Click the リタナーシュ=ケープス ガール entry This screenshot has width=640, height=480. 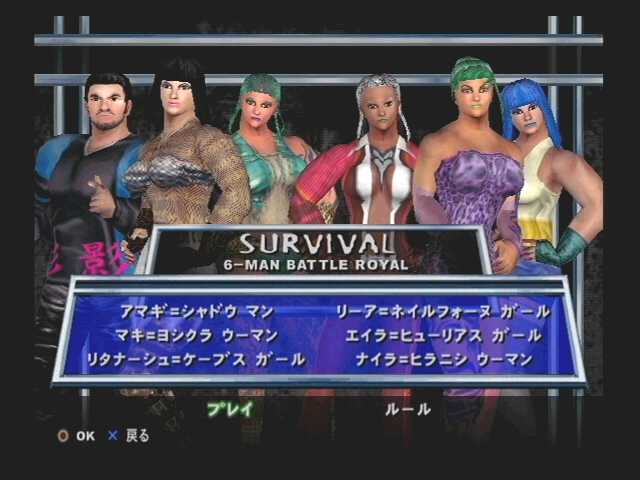(x=196, y=357)
